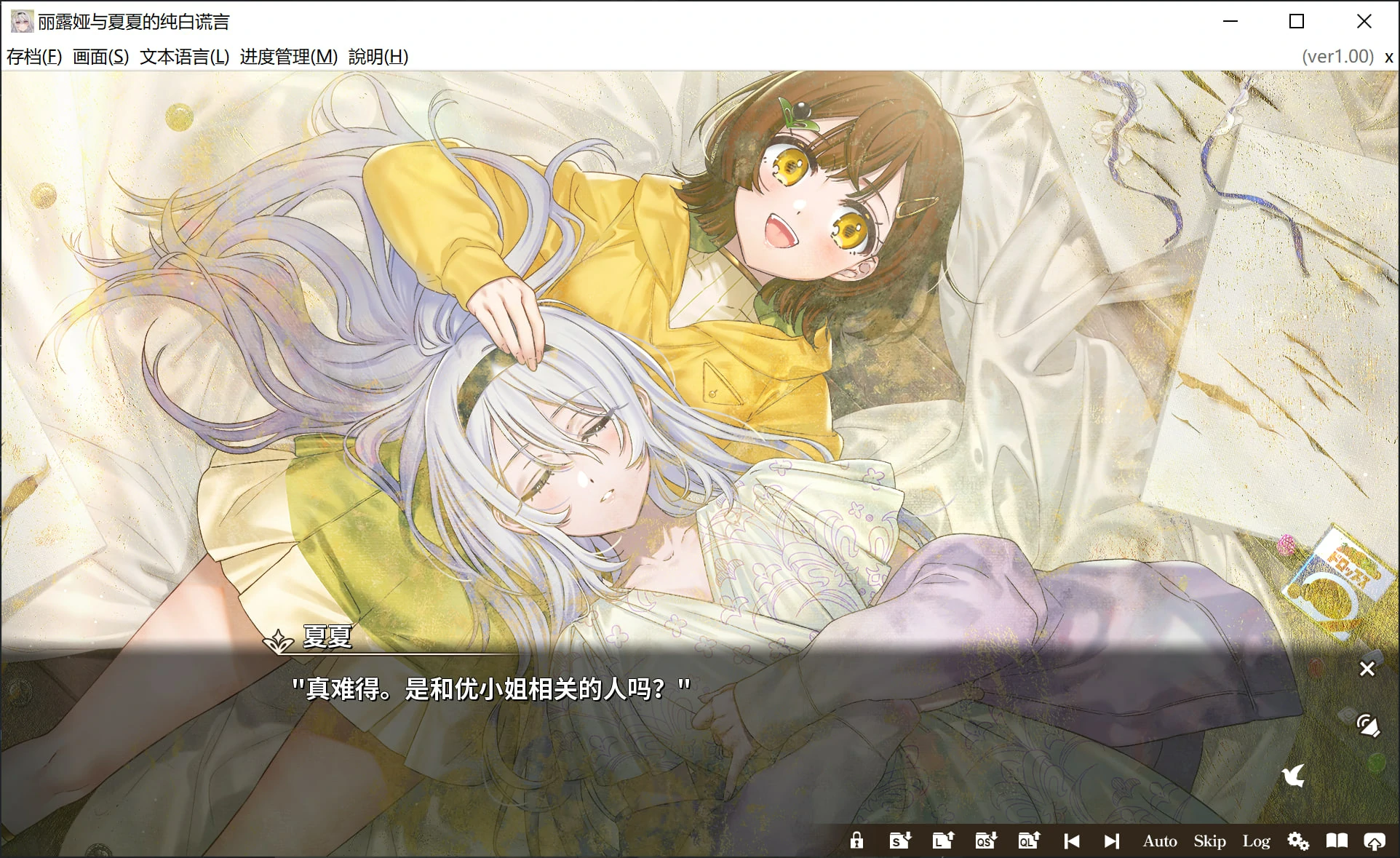Viewport: 1400px width, 858px height.
Task: Enable Auto reading mode
Action: click(1160, 841)
